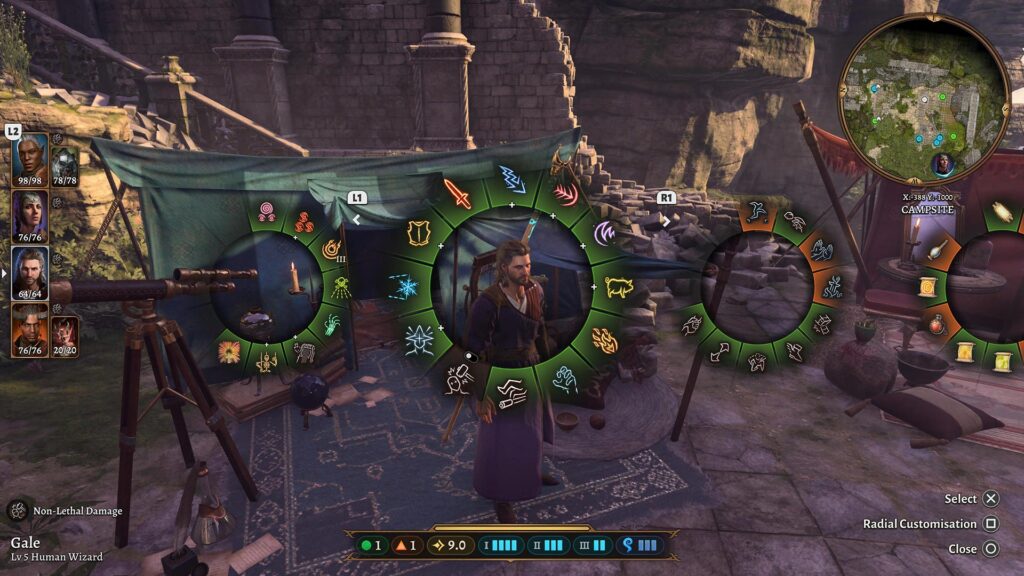Activate the jumping figure action
Viewport: 1024px width, 576px height.
(x=757, y=212)
